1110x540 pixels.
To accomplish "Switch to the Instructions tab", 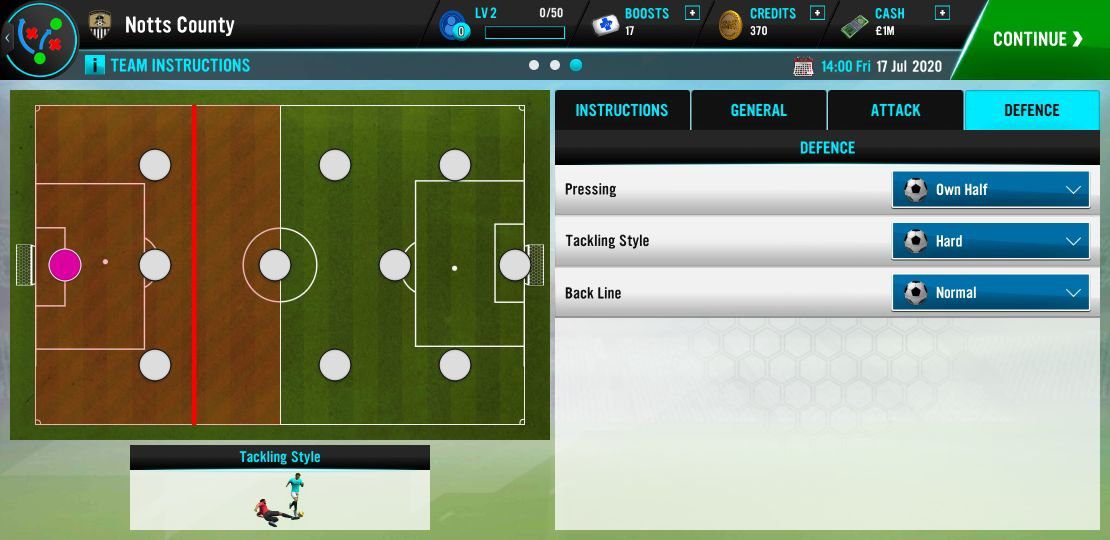I will coord(621,110).
